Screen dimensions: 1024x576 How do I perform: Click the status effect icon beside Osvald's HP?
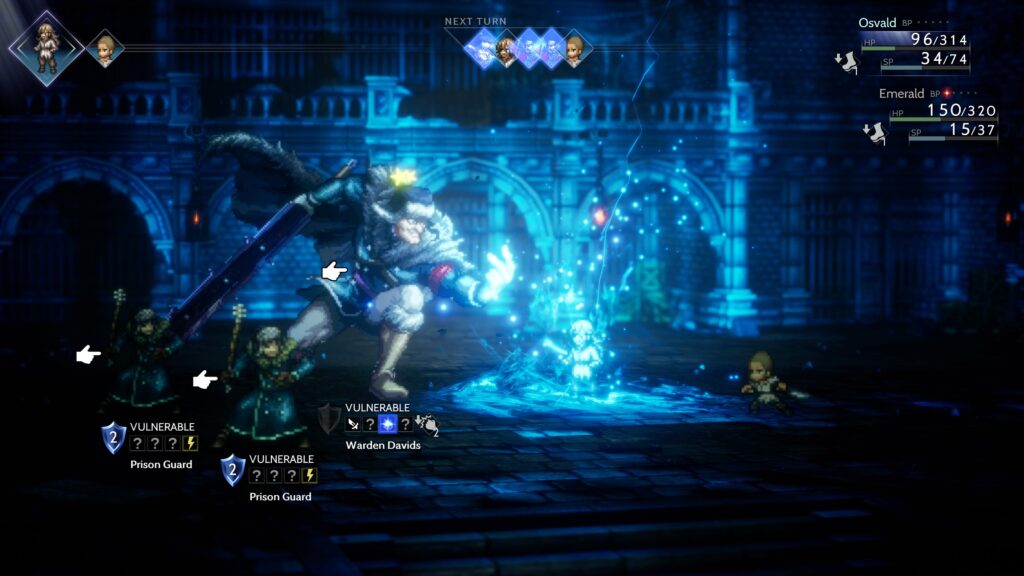[x=845, y=63]
